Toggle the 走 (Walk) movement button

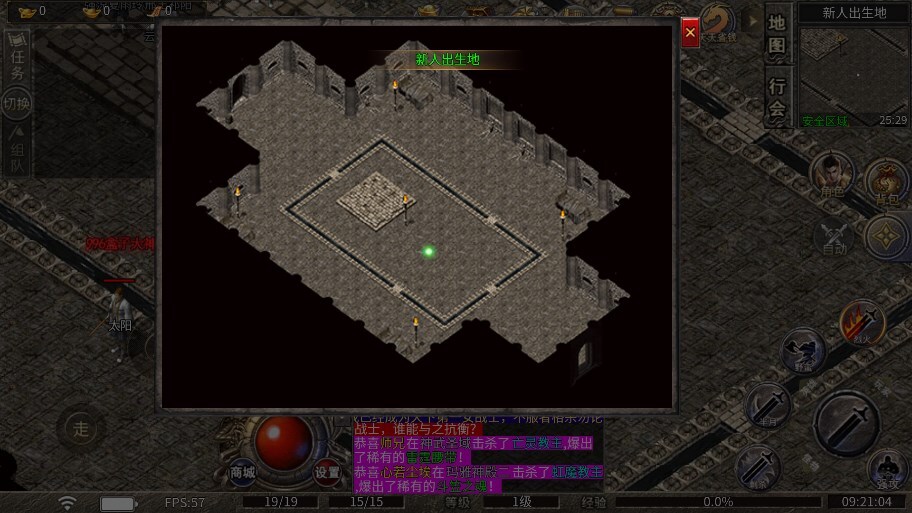pyautogui.click(x=81, y=429)
